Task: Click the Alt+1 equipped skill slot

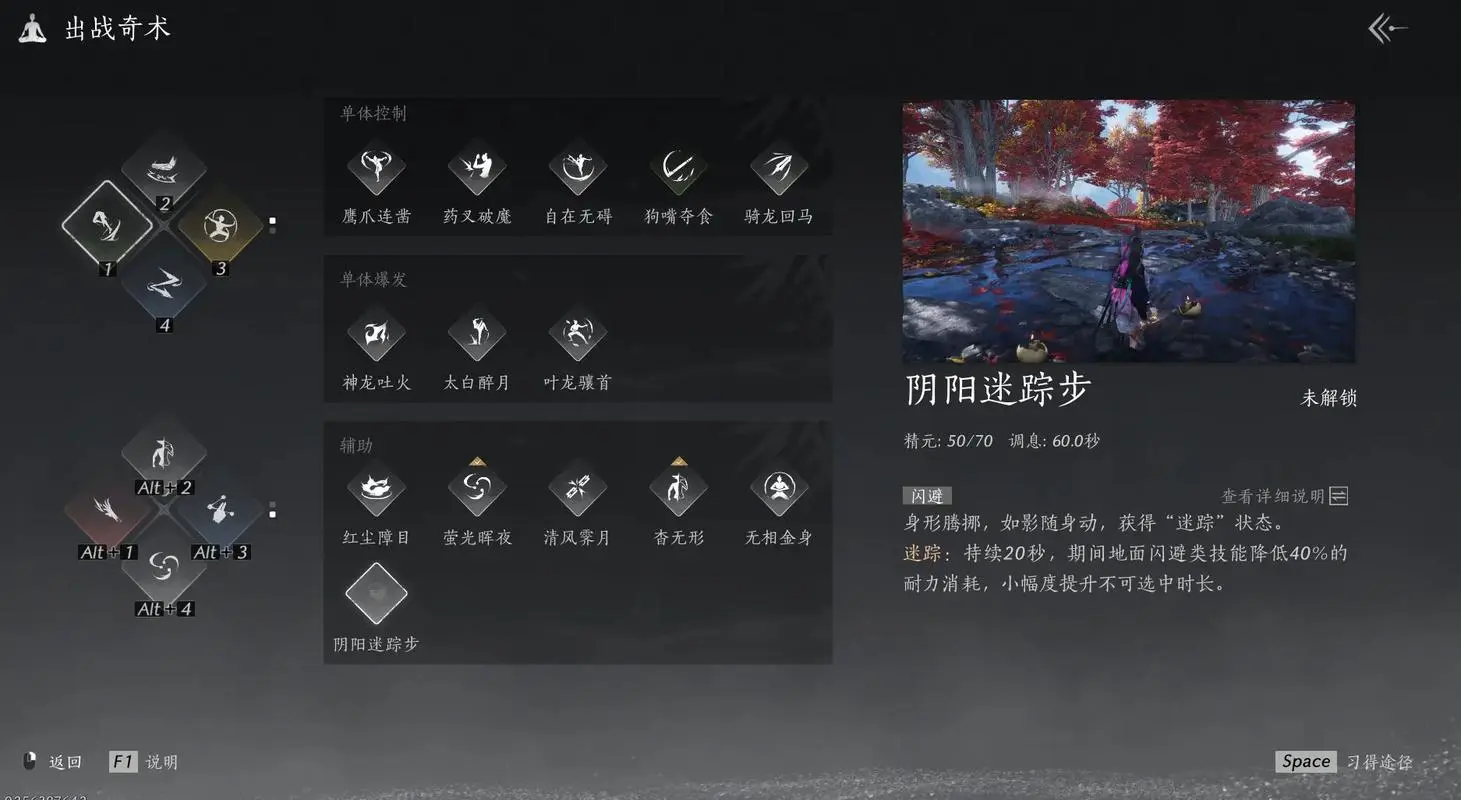Action: (107, 512)
